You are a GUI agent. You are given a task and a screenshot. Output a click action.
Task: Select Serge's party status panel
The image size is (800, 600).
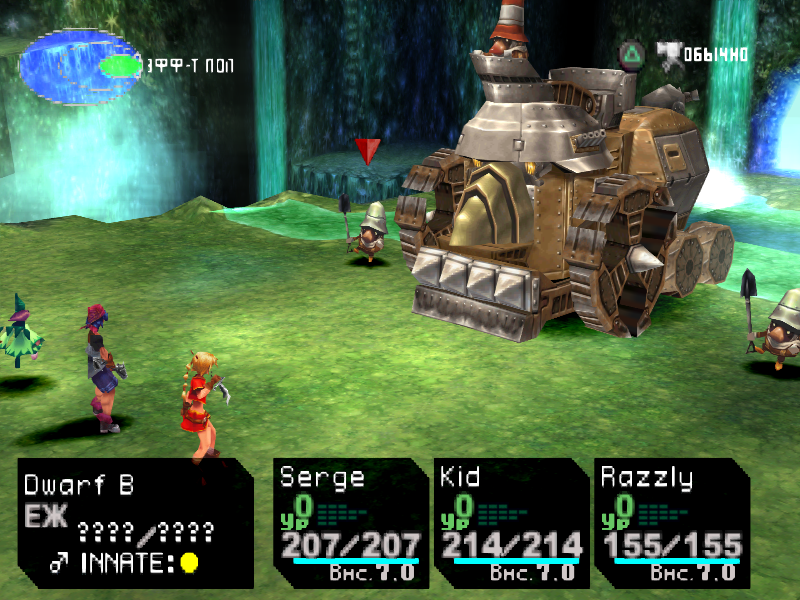pyautogui.click(x=351, y=523)
